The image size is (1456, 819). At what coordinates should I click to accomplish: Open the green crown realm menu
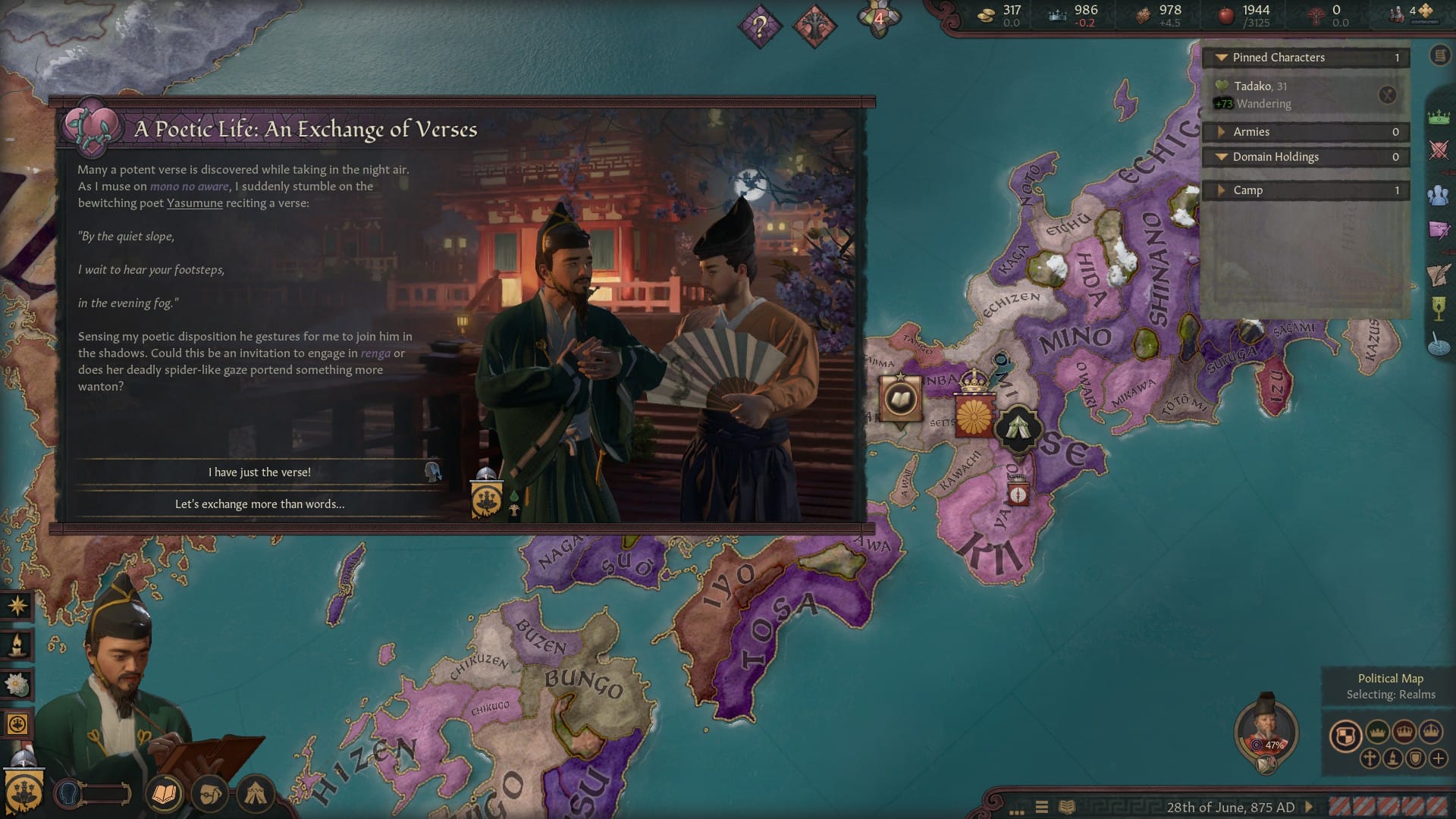coord(1439,117)
